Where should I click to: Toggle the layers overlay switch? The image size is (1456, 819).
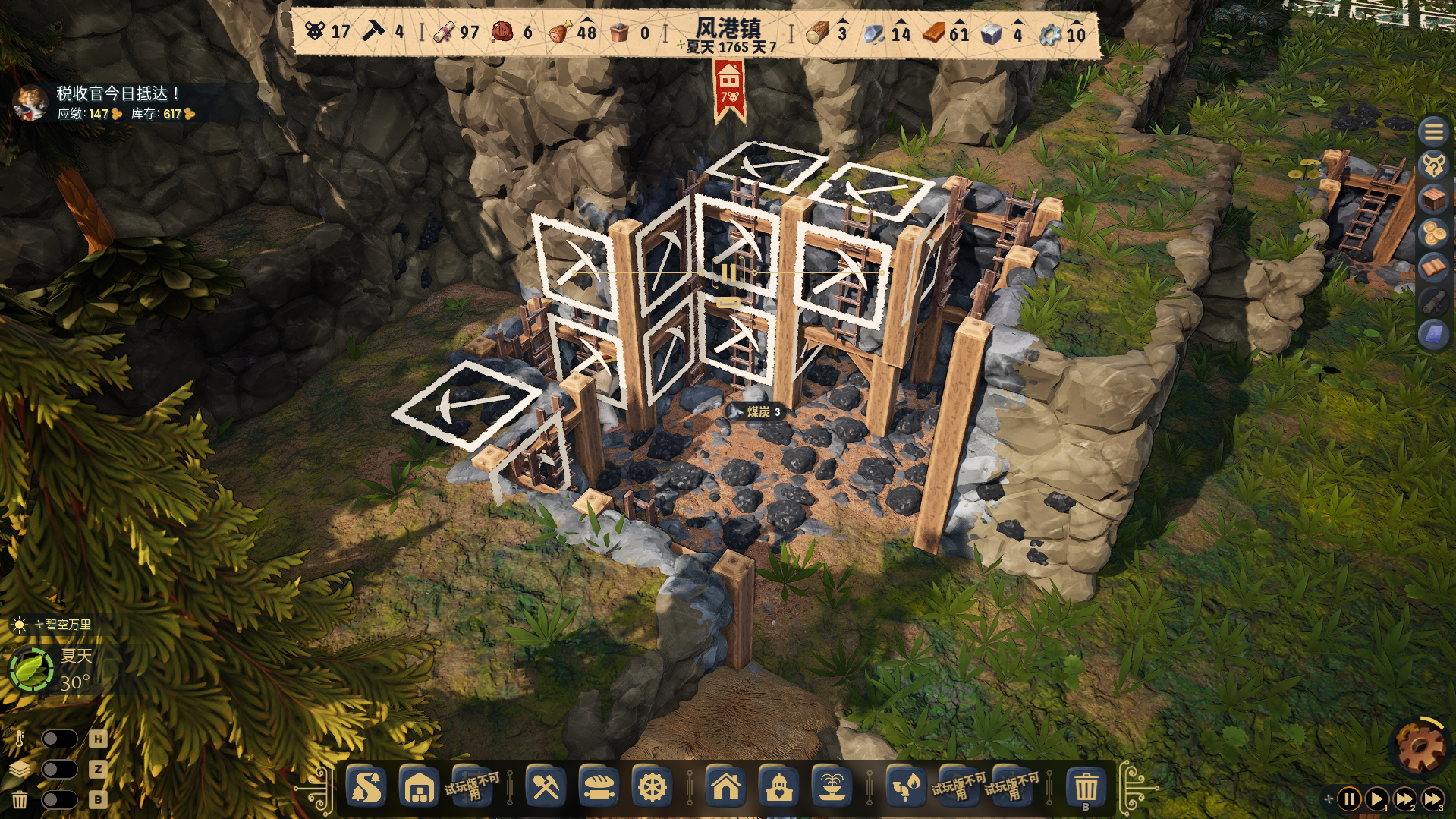59,769
